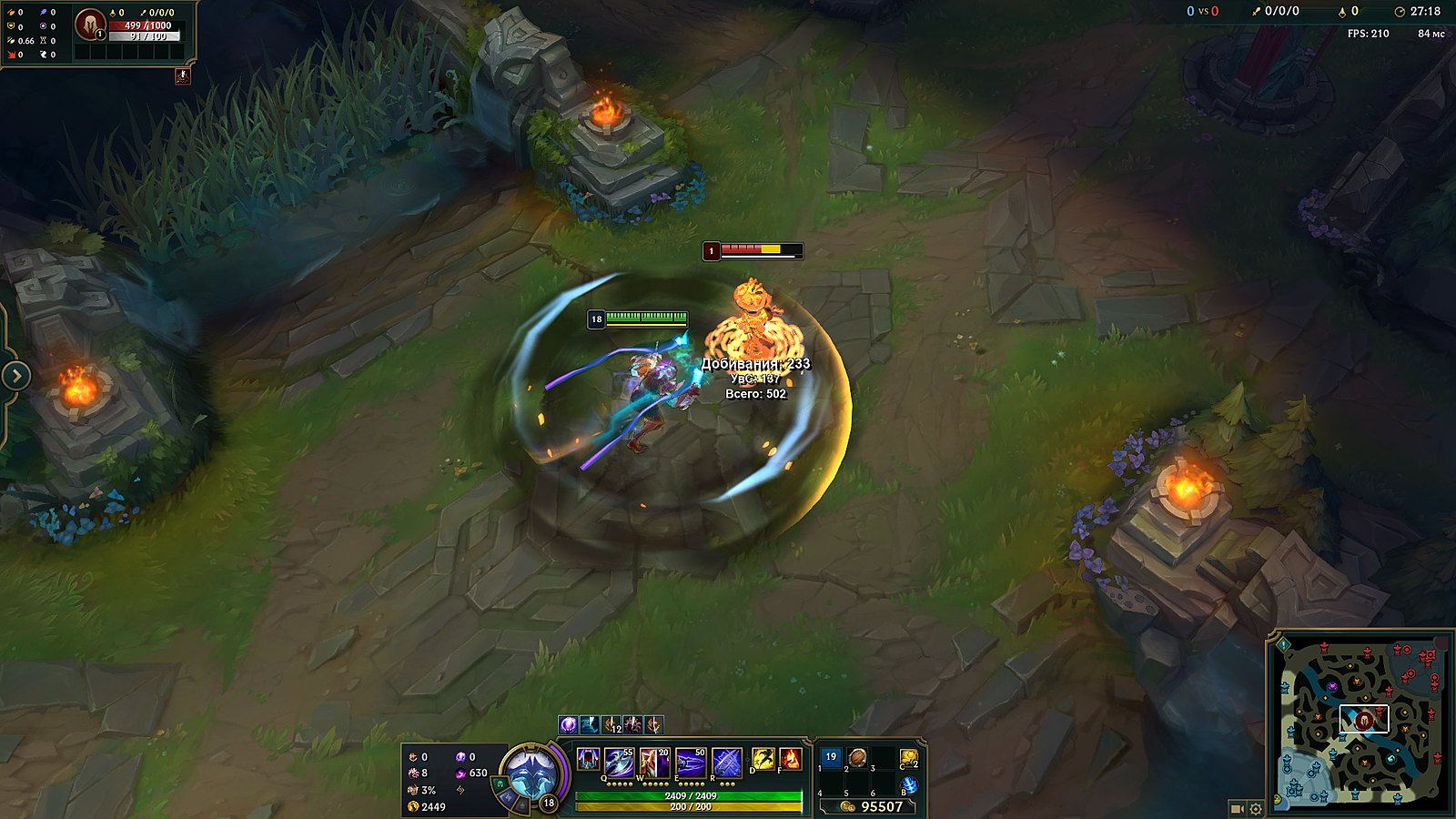Activate the W ability icon
Viewport: 1456px width, 819px height.
pos(654,761)
